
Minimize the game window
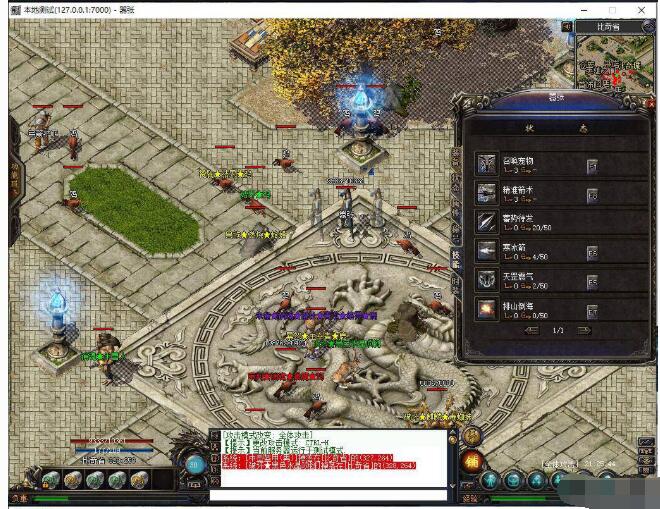[x=583, y=9]
